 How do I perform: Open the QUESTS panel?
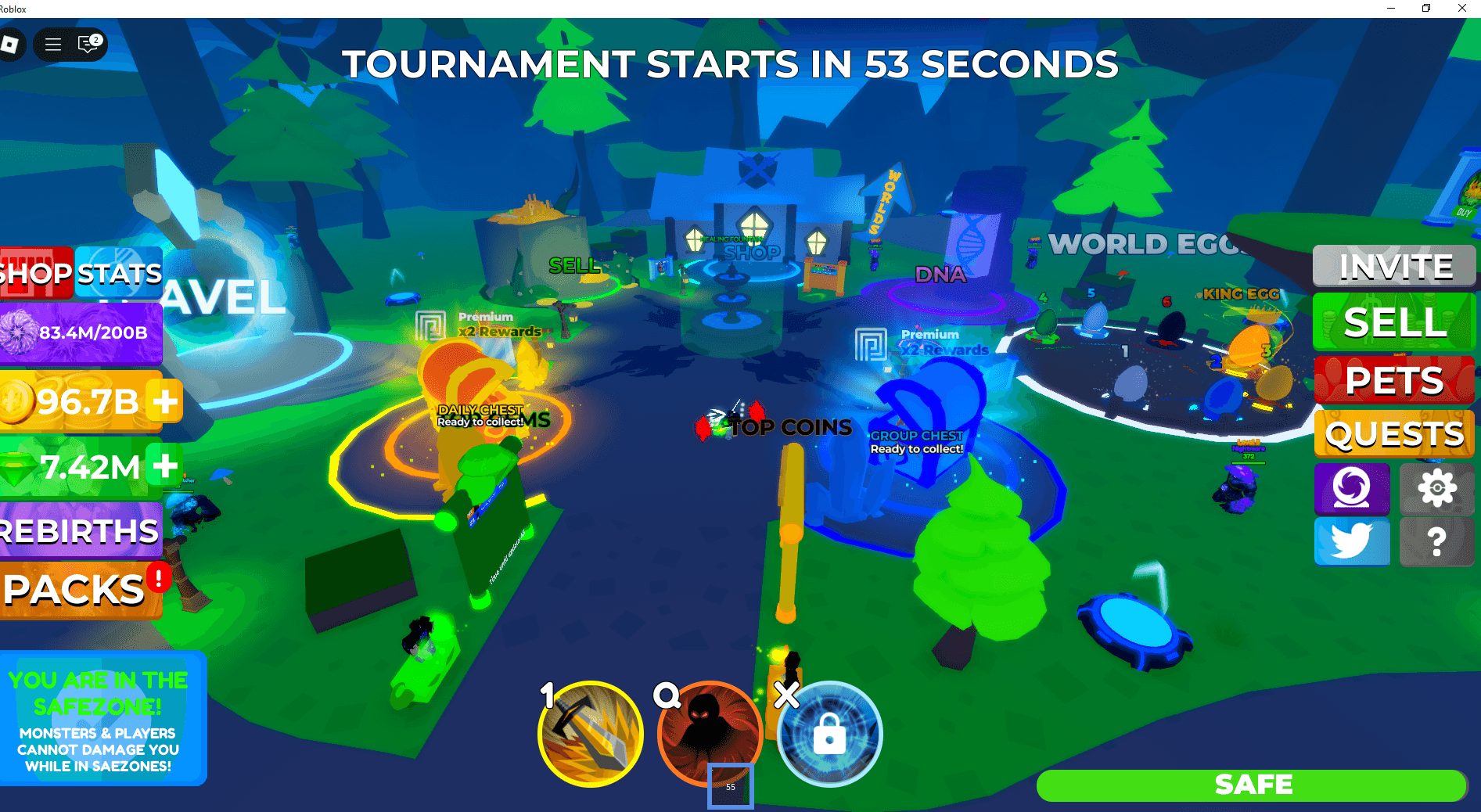pos(1394,433)
